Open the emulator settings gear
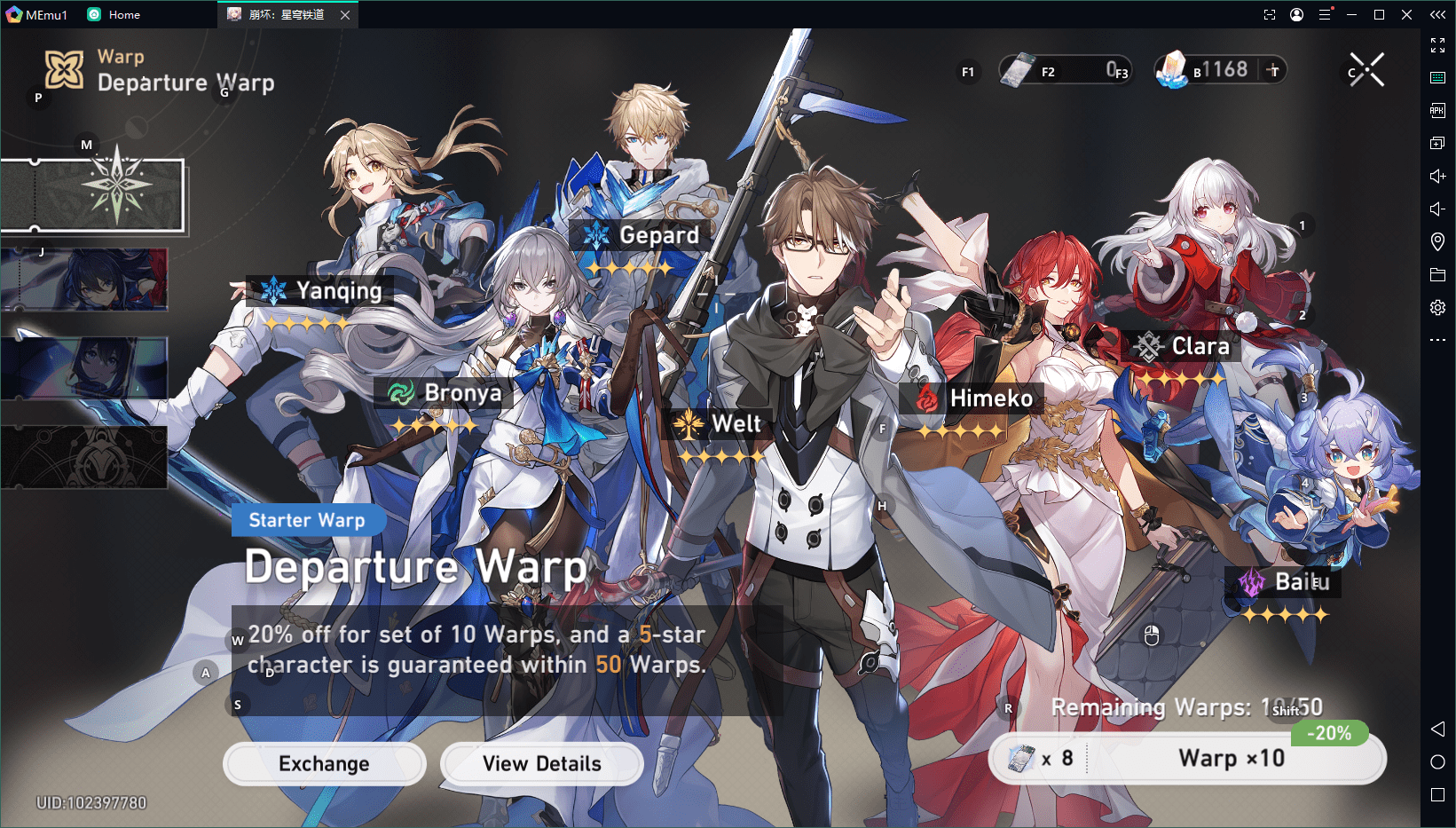1456x828 pixels. tap(1437, 307)
